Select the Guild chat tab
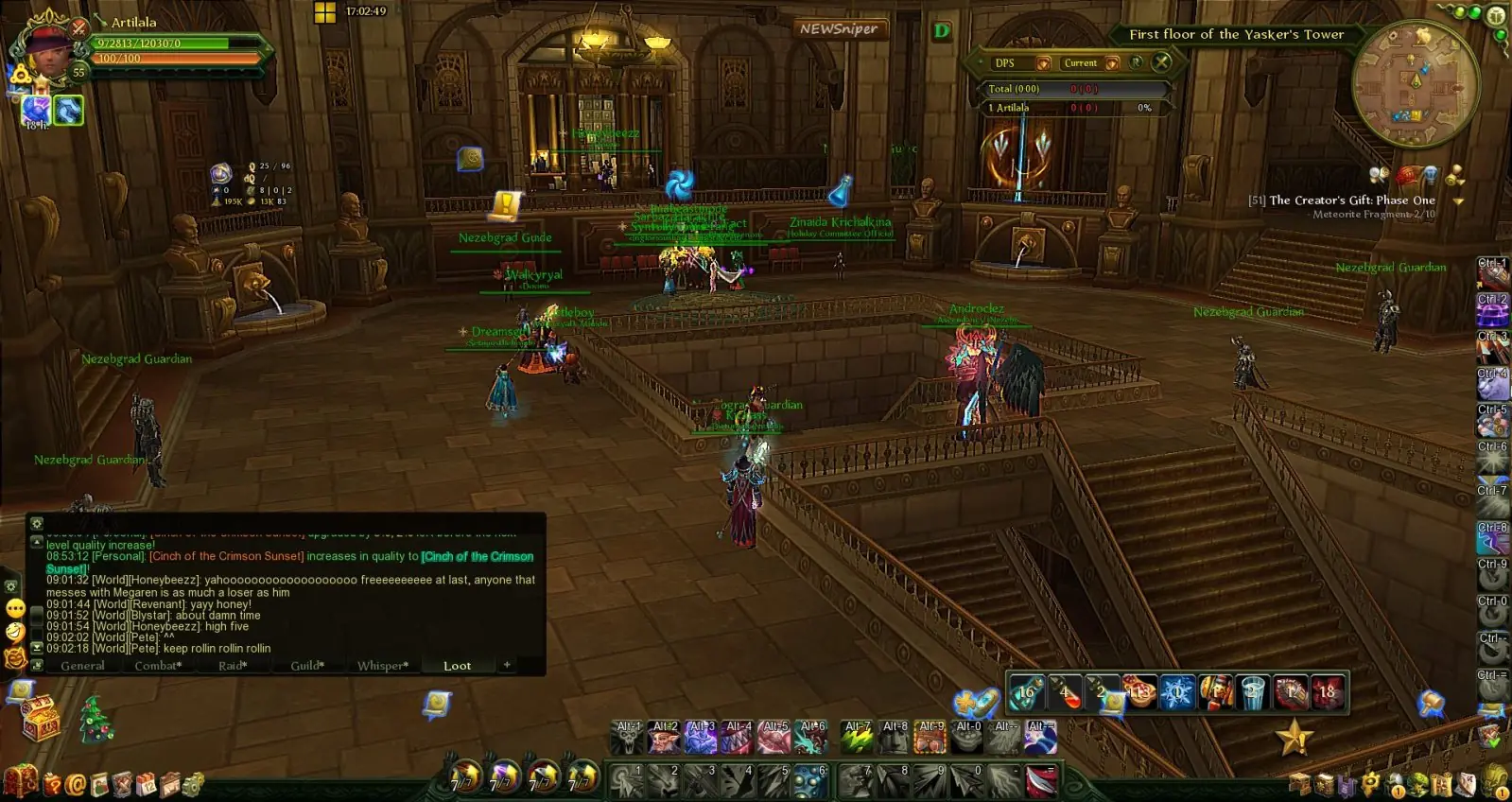The width and height of the screenshot is (1512, 802). click(x=307, y=666)
